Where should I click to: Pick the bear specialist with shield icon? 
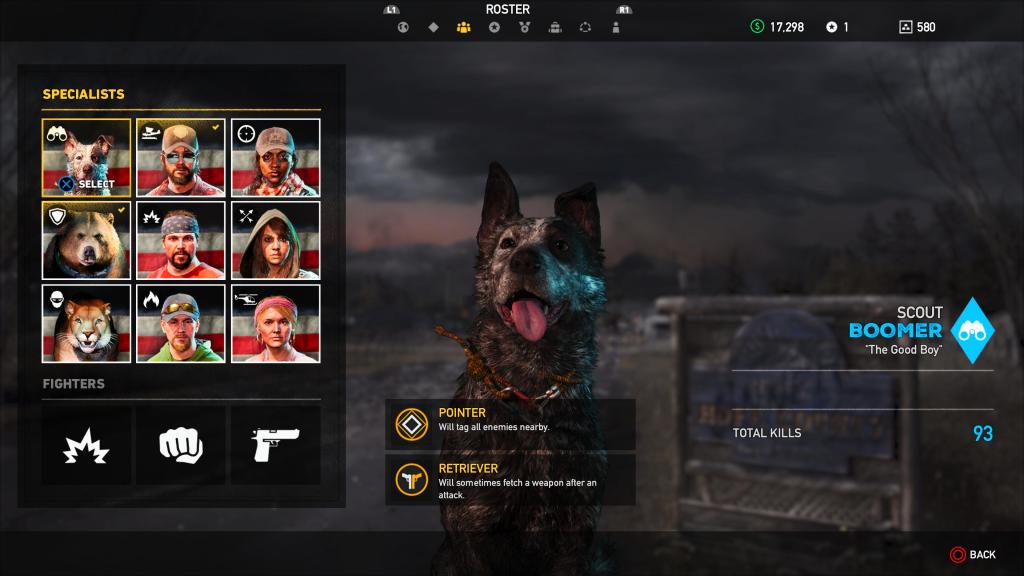point(86,240)
